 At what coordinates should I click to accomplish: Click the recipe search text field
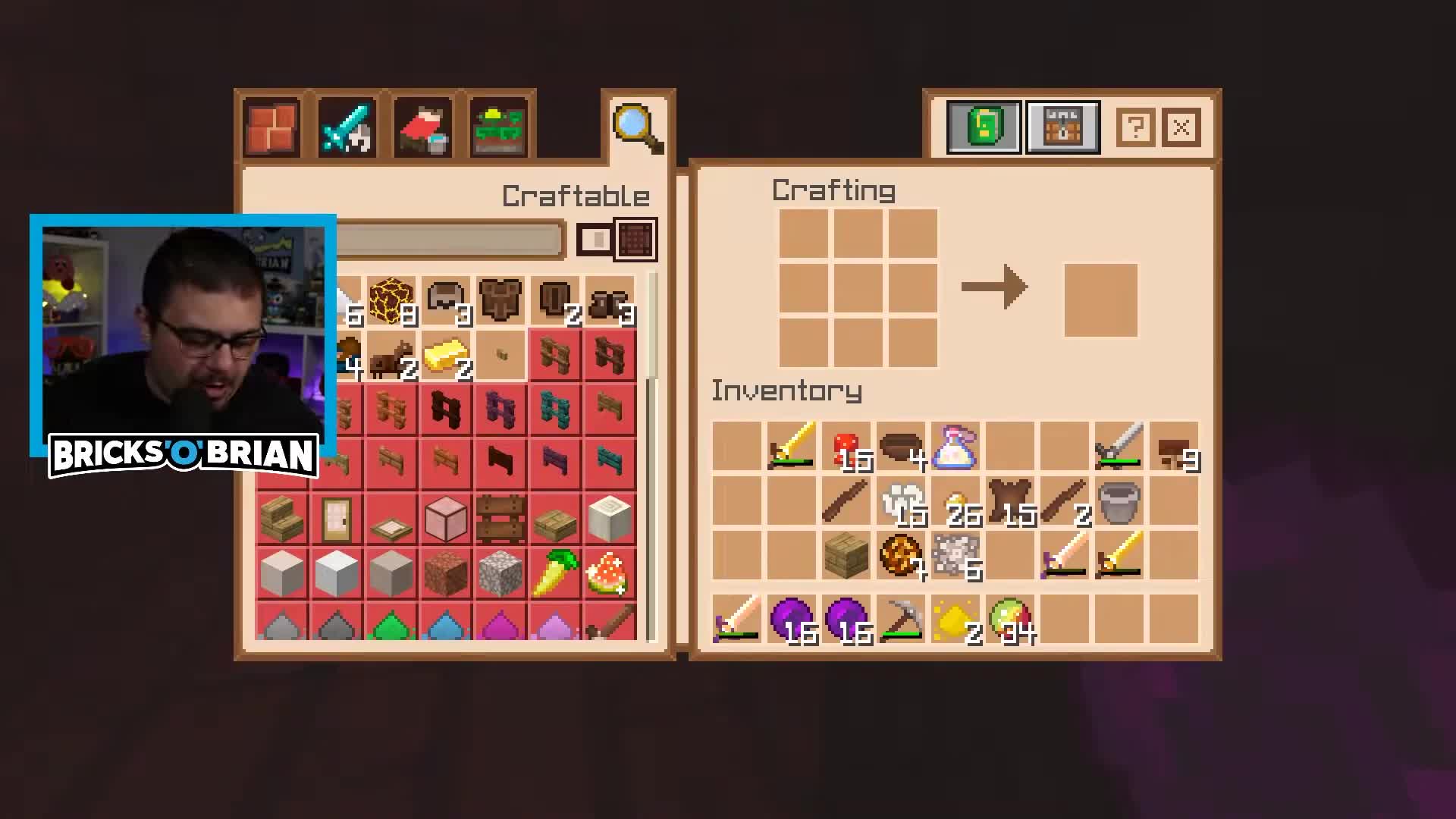(x=447, y=239)
